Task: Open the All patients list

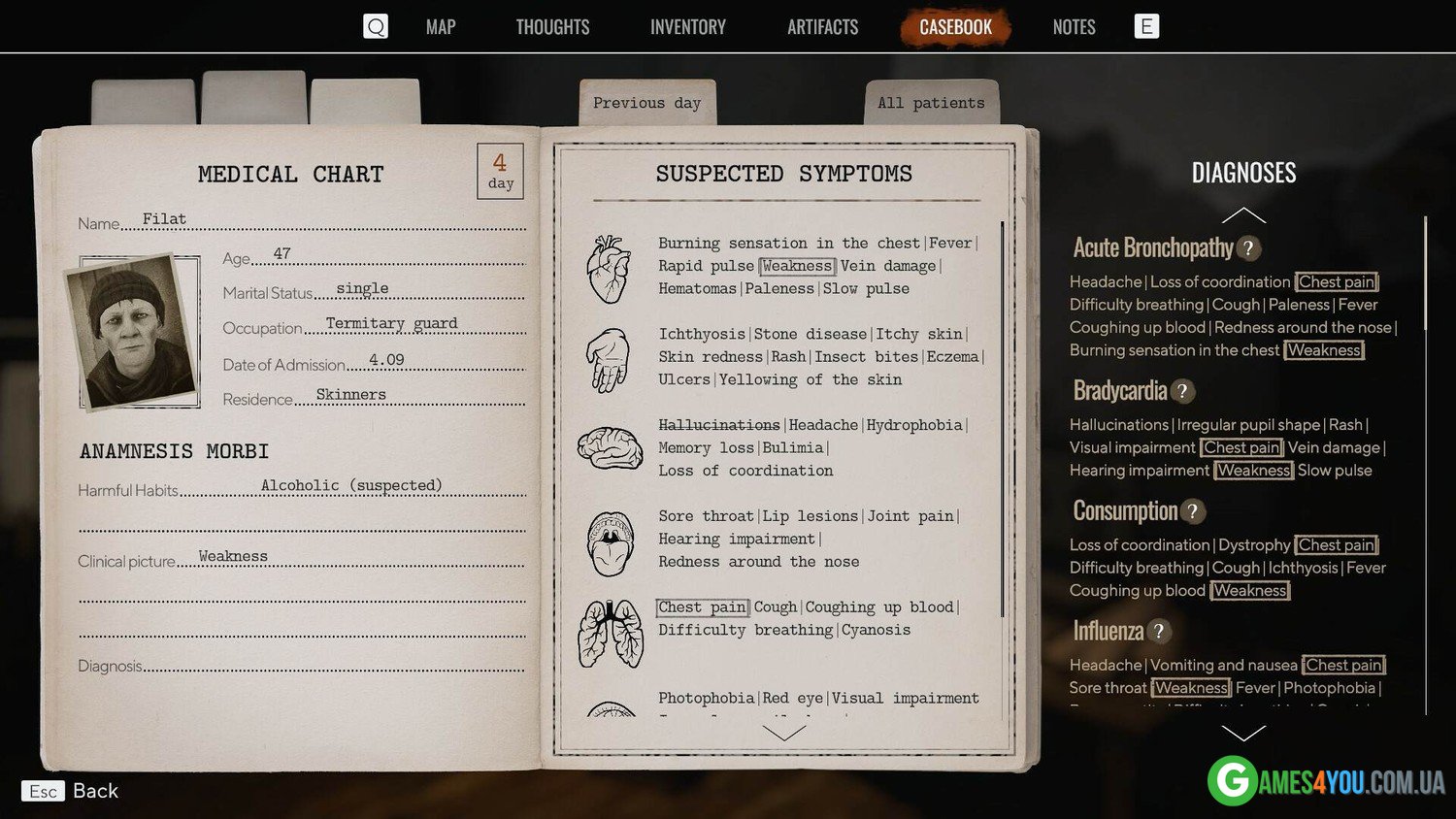Action: point(930,103)
